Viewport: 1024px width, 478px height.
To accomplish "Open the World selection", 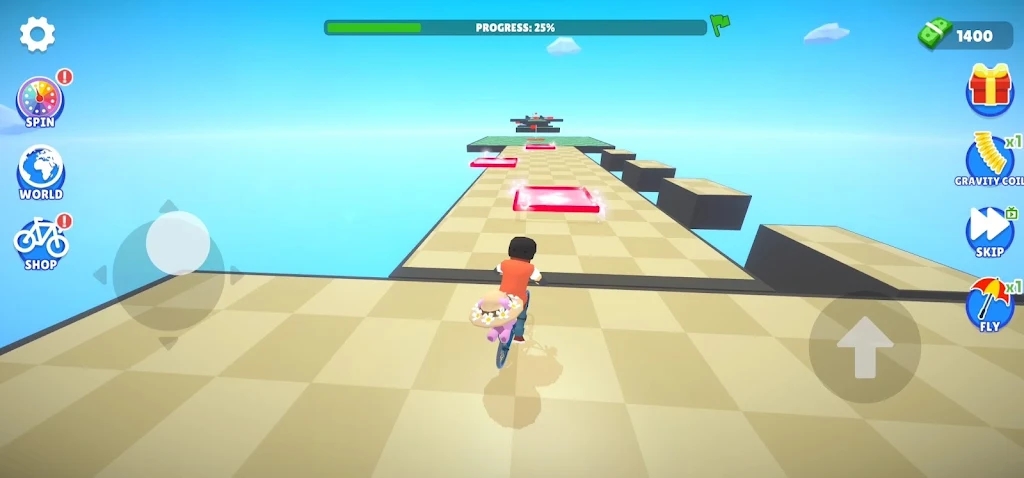I will pos(40,171).
